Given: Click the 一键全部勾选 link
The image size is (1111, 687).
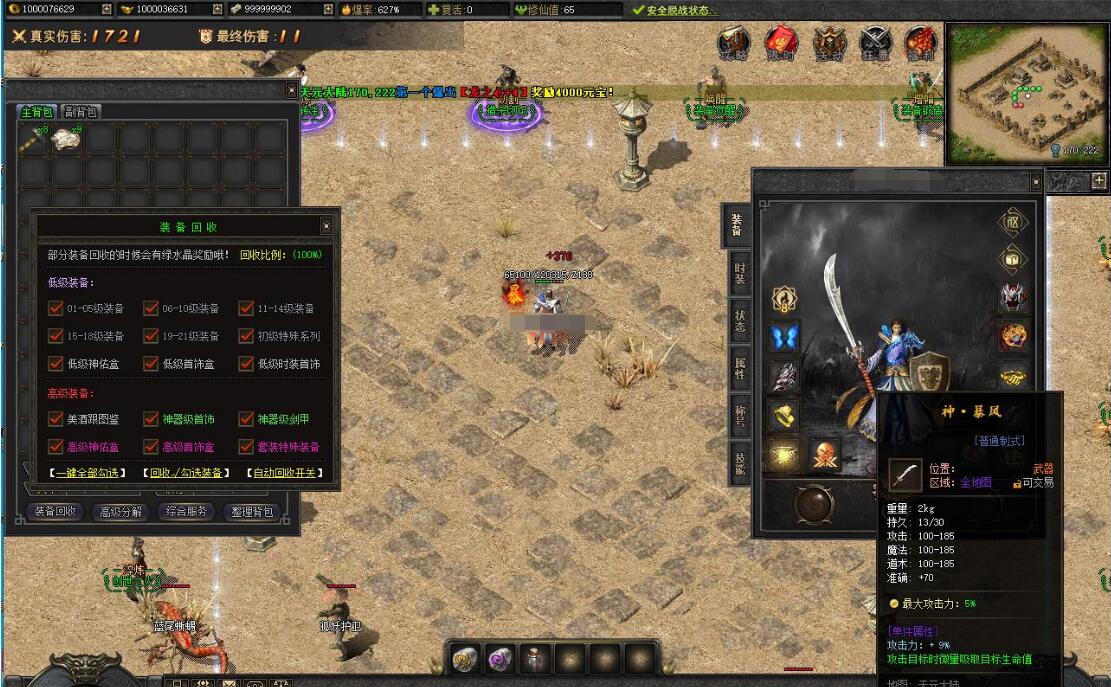Looking at the screenshot, I should tap(87, 473).
